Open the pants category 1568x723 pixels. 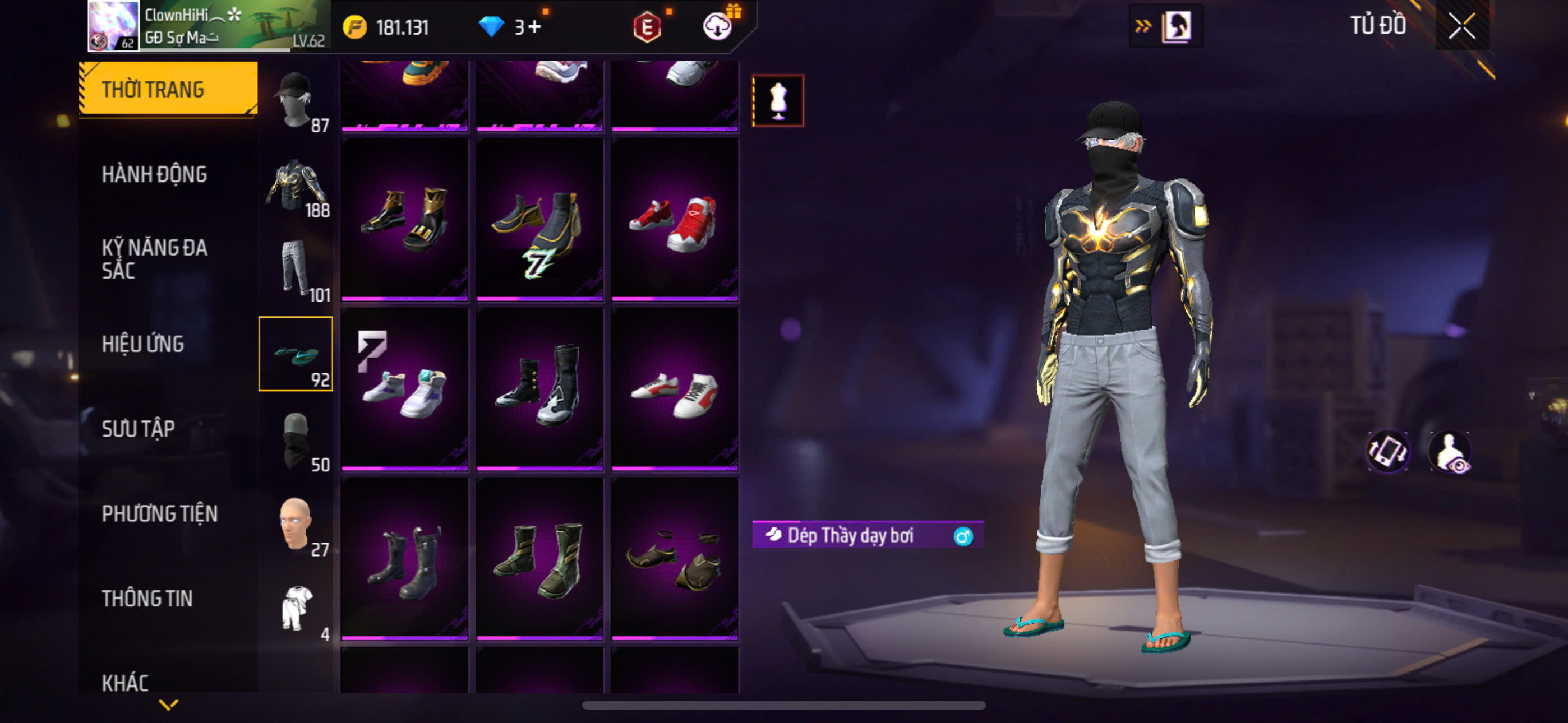[296, 269]
